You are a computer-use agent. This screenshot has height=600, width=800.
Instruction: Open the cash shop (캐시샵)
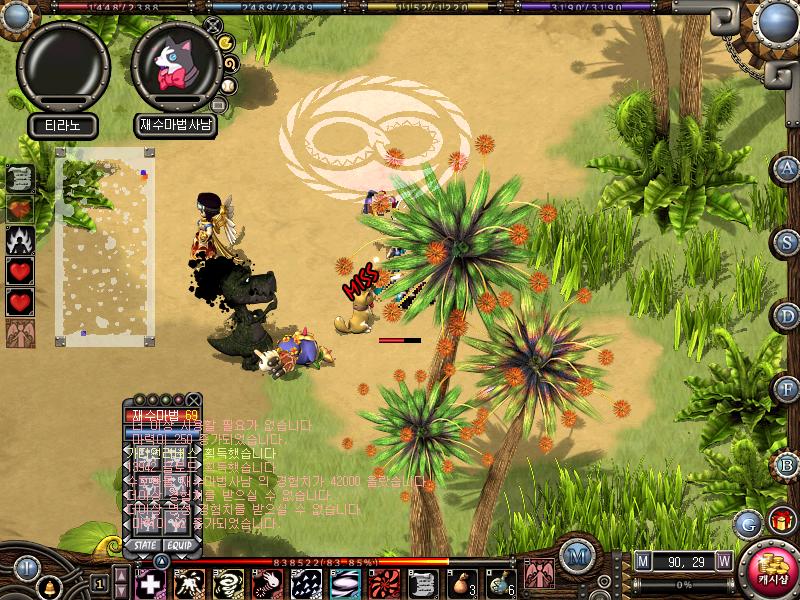(770, 572)
